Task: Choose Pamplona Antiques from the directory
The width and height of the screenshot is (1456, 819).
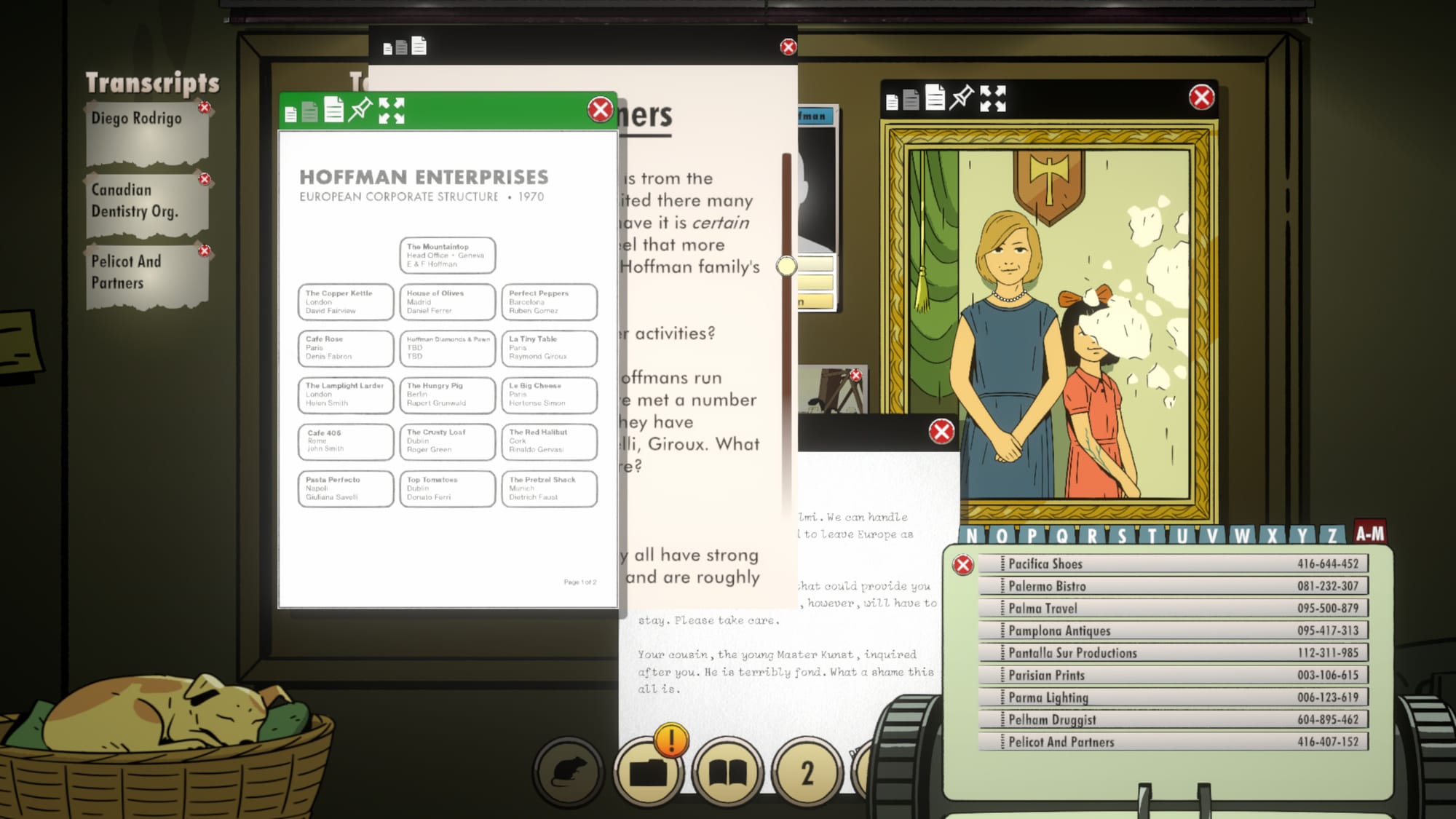Action: tap(1174, 630)
